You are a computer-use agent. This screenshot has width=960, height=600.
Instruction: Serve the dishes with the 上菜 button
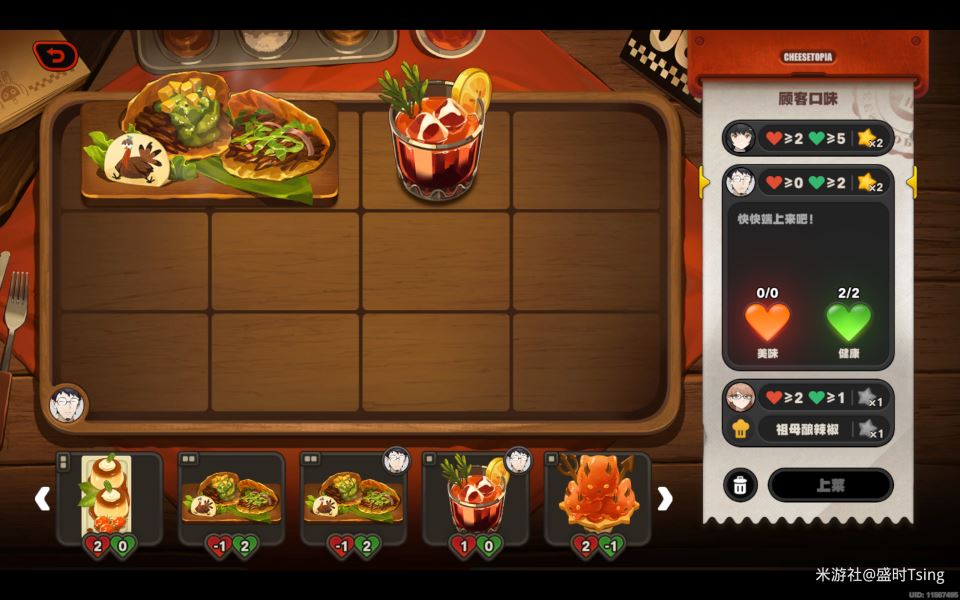click(830, 485)
